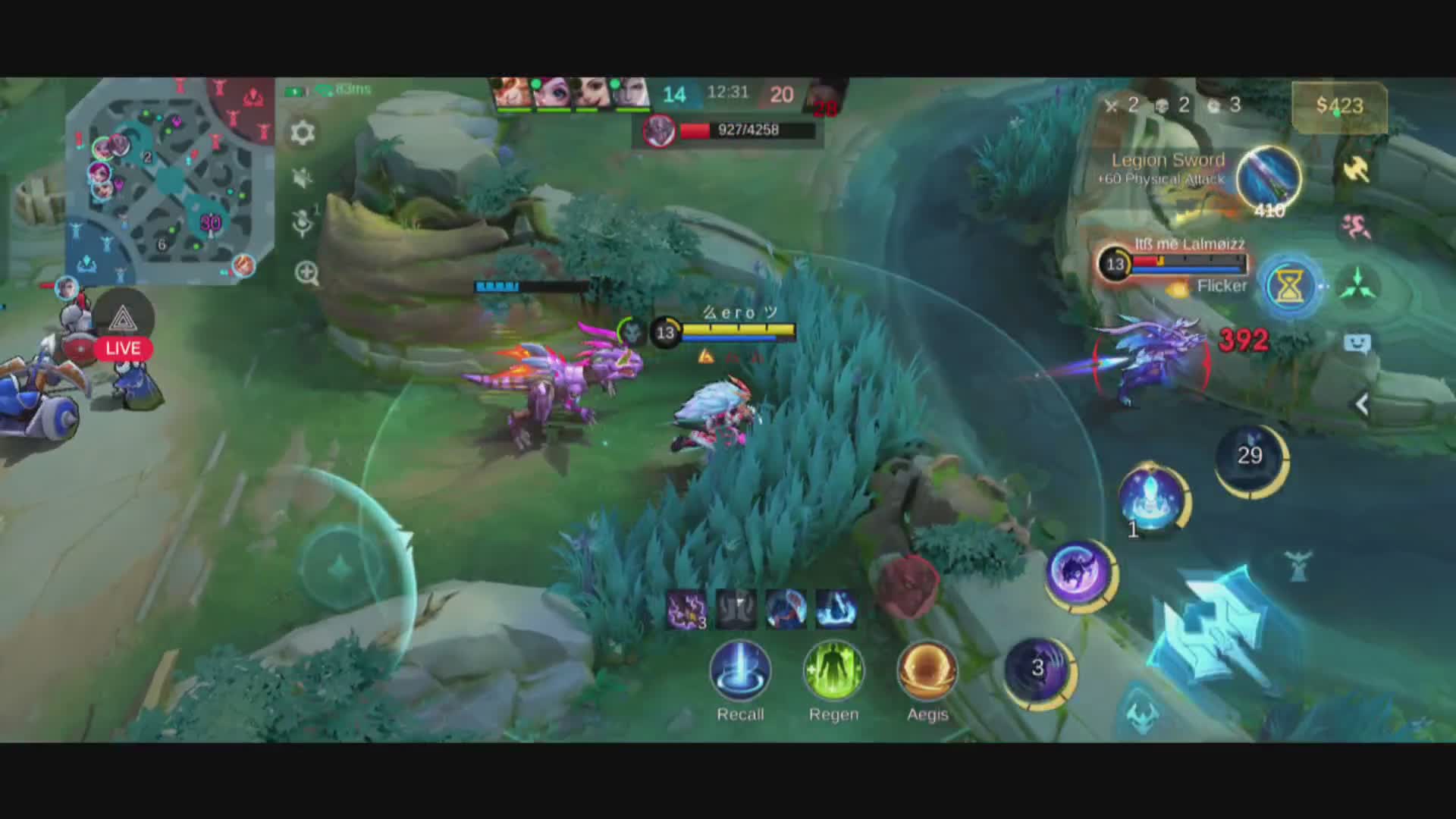Activate the Recall spell
This screenshot has width=1456, height=819.
740,672
